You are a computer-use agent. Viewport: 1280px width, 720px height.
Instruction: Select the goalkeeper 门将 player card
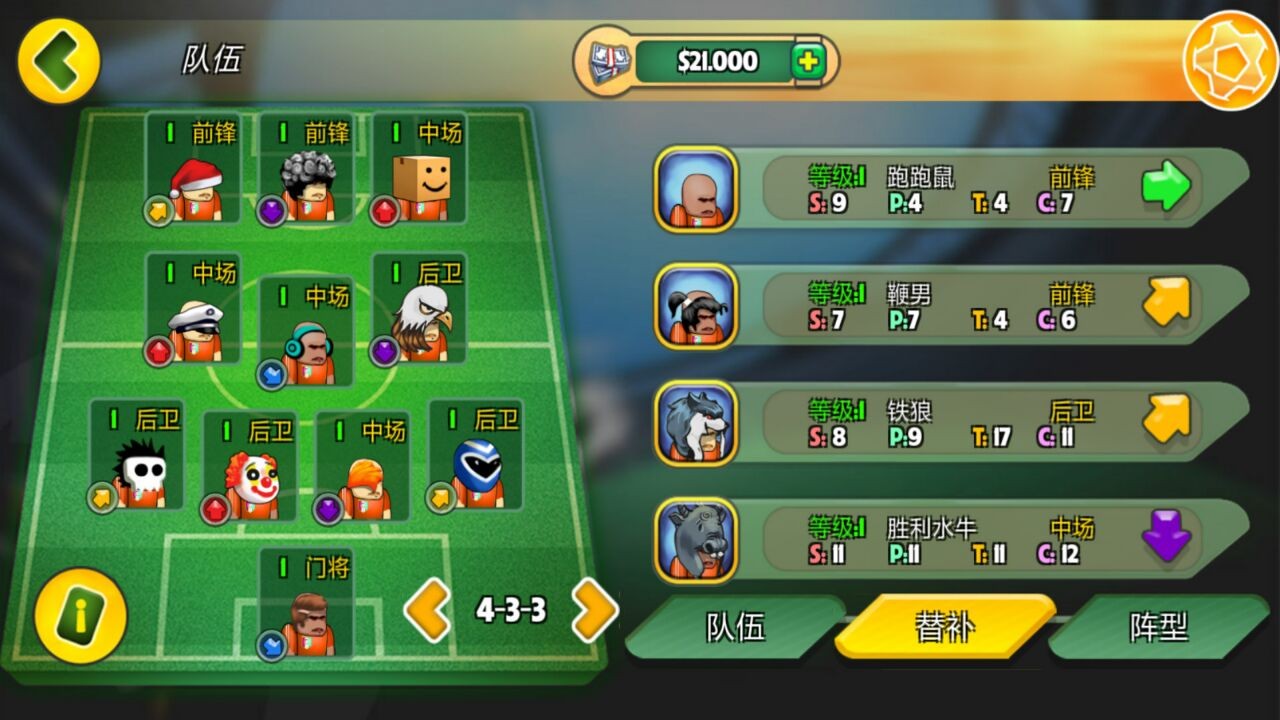(x=306, y=604)
